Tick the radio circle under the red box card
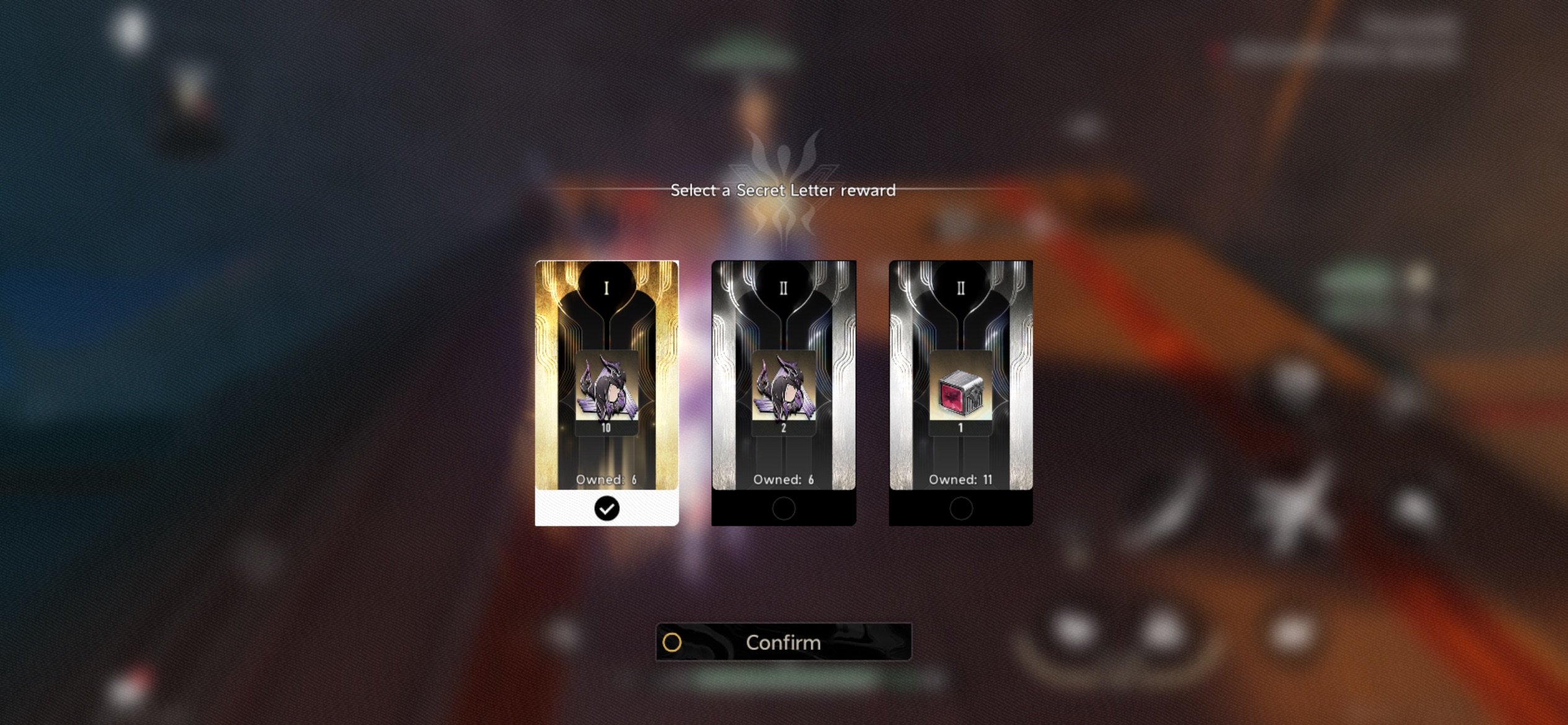Viewport: 1568px width, 725px height. point(960,509)
